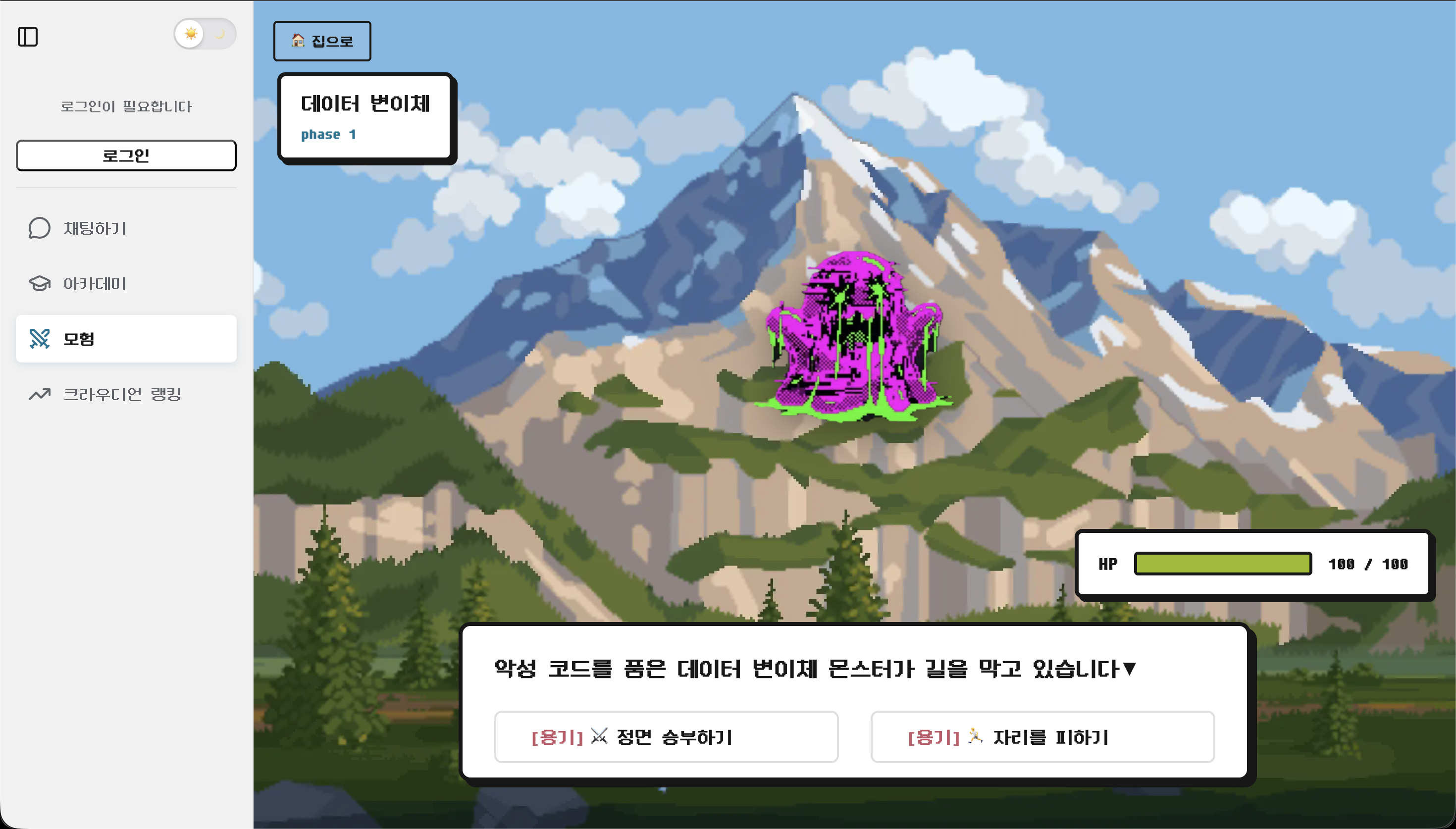1456x829 pixels.
Task: Navigate to 아카데미 in the sidebar
Action: (x=95, y=284)
